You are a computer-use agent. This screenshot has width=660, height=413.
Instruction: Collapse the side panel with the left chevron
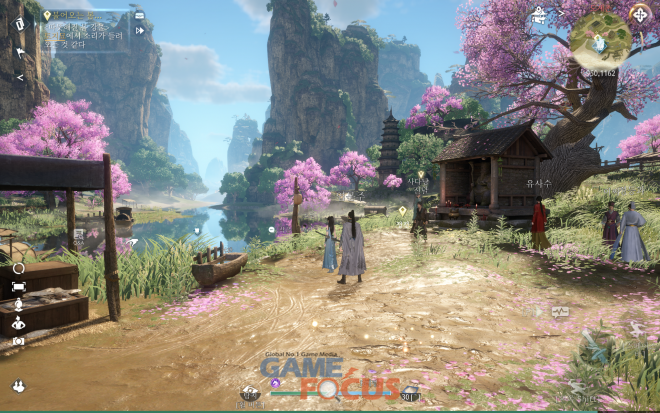[19, 77]
